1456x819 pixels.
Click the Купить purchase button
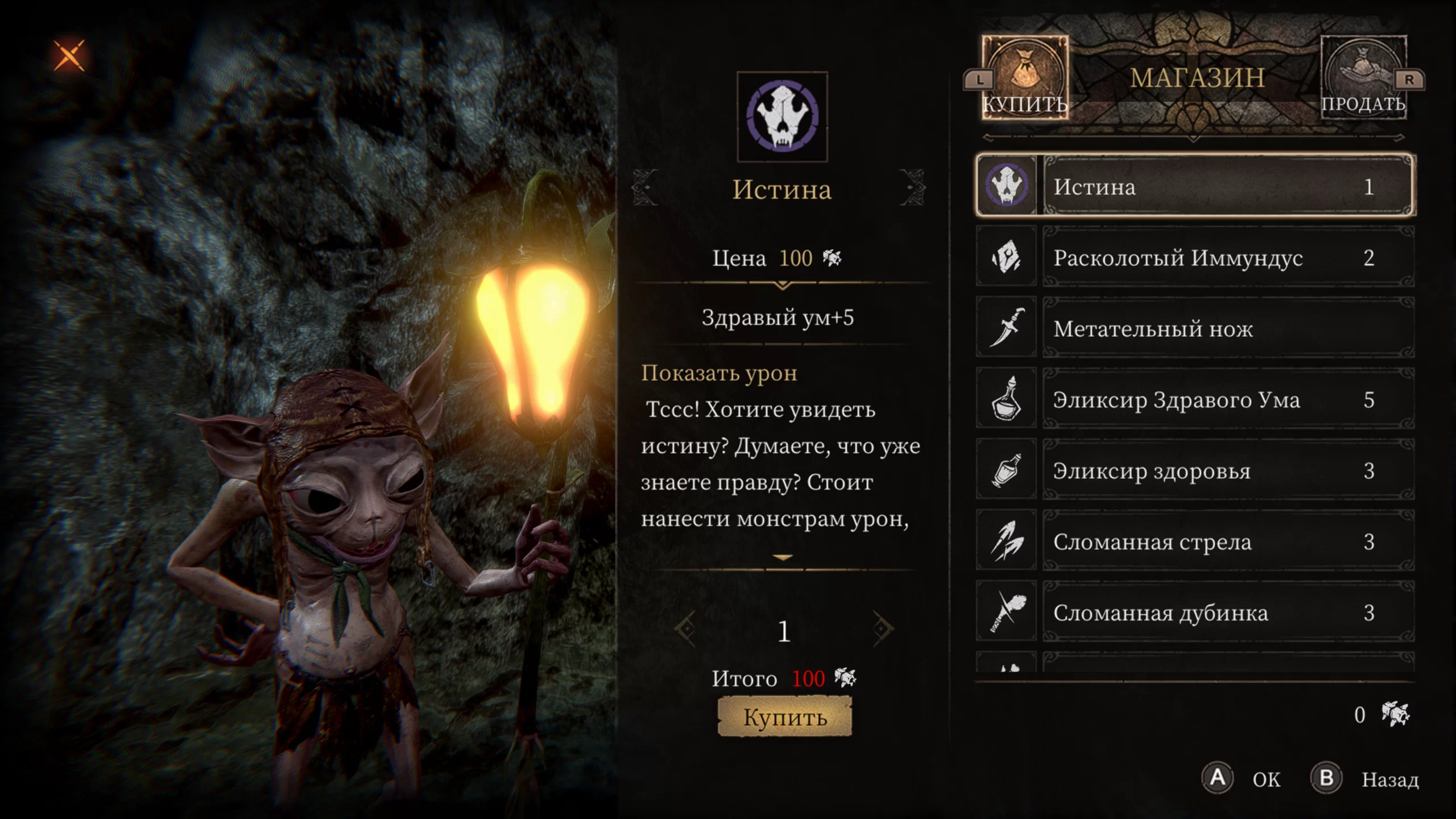coord(784,717)
